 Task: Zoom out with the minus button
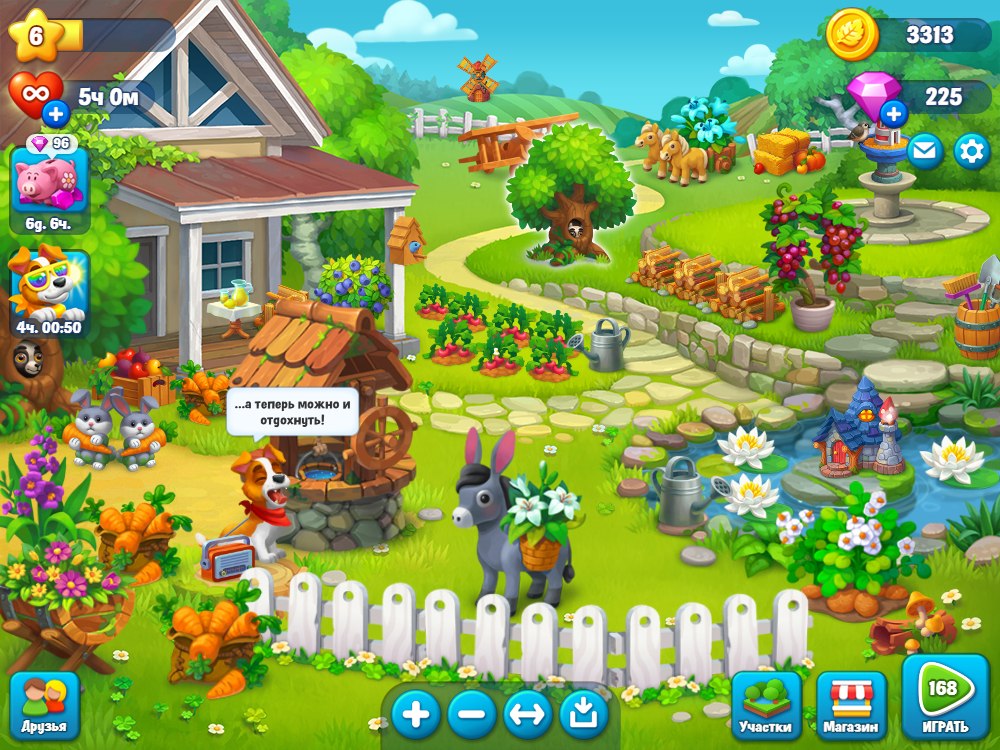point(472,714)
